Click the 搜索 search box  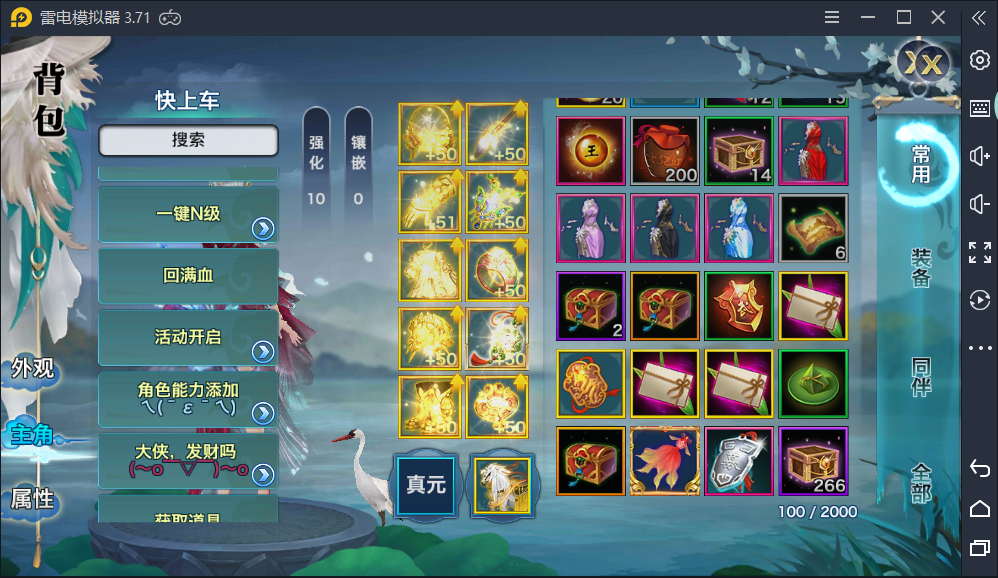coord(188,141)
